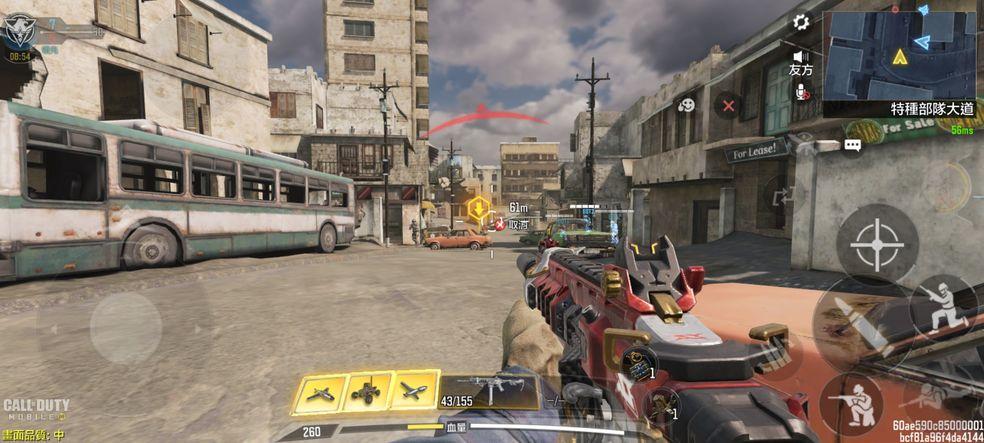Tap the virtual movement joystick
984x443 pixels.
point(126,326)
